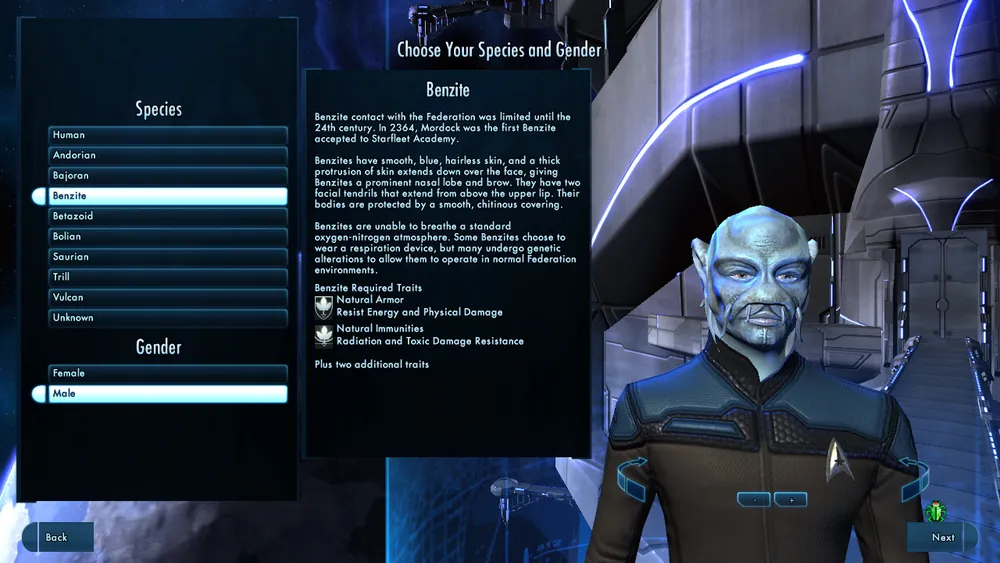Continue with the Next button
1000x563 pixels.
[x=941, y=537]
